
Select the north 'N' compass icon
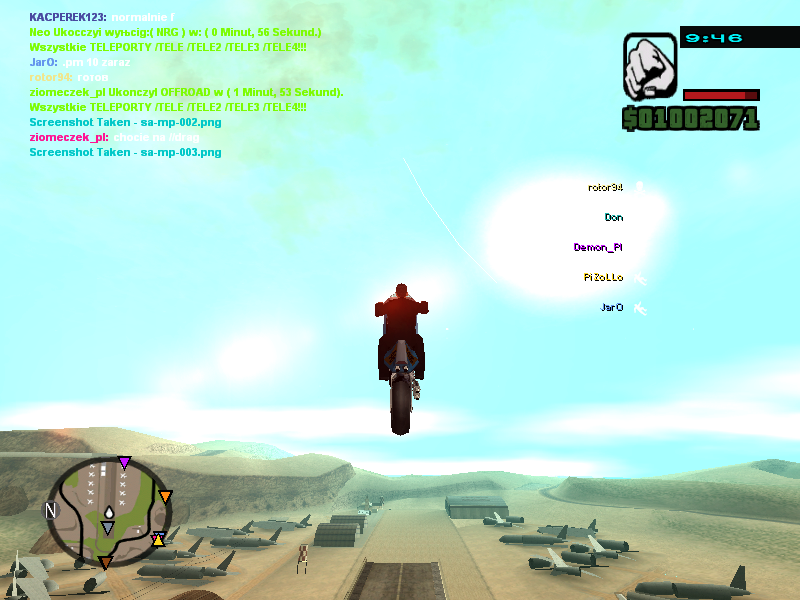pyautogui.click(x=50, y=510)
